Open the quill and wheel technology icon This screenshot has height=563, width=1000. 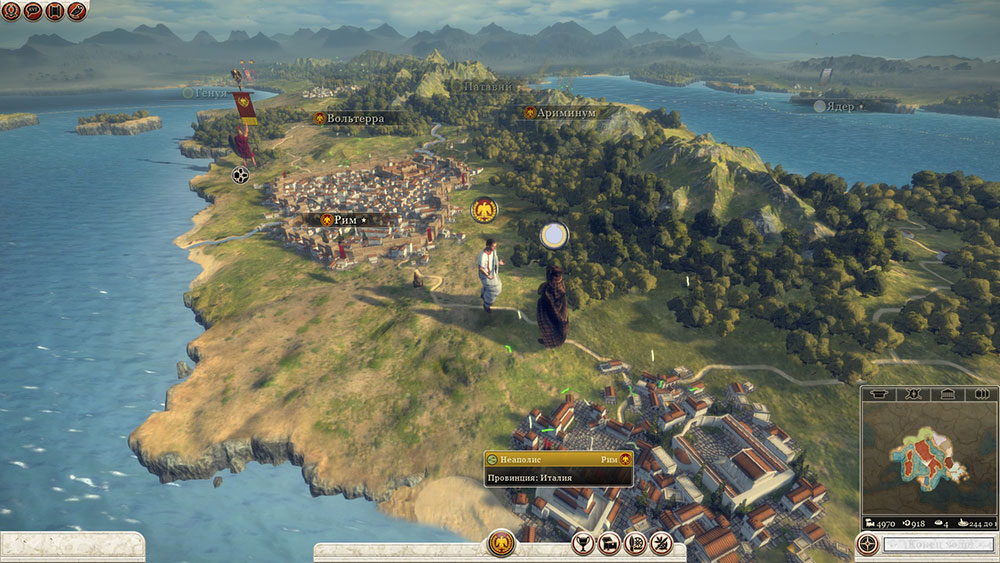(x=634, y=544)
